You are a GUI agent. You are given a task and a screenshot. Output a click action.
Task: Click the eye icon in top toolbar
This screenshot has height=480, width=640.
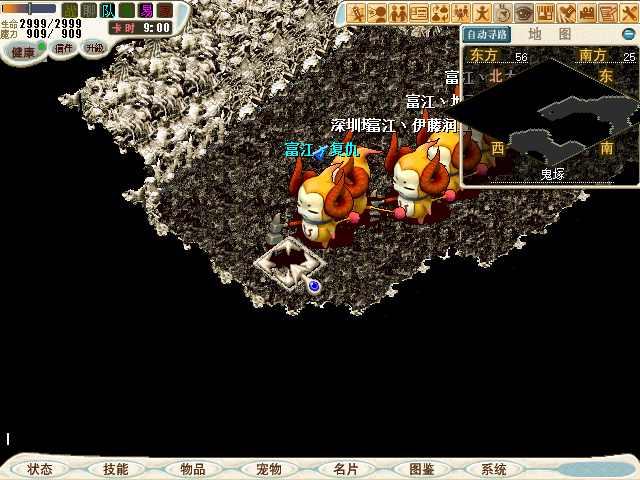coord(524,13)
